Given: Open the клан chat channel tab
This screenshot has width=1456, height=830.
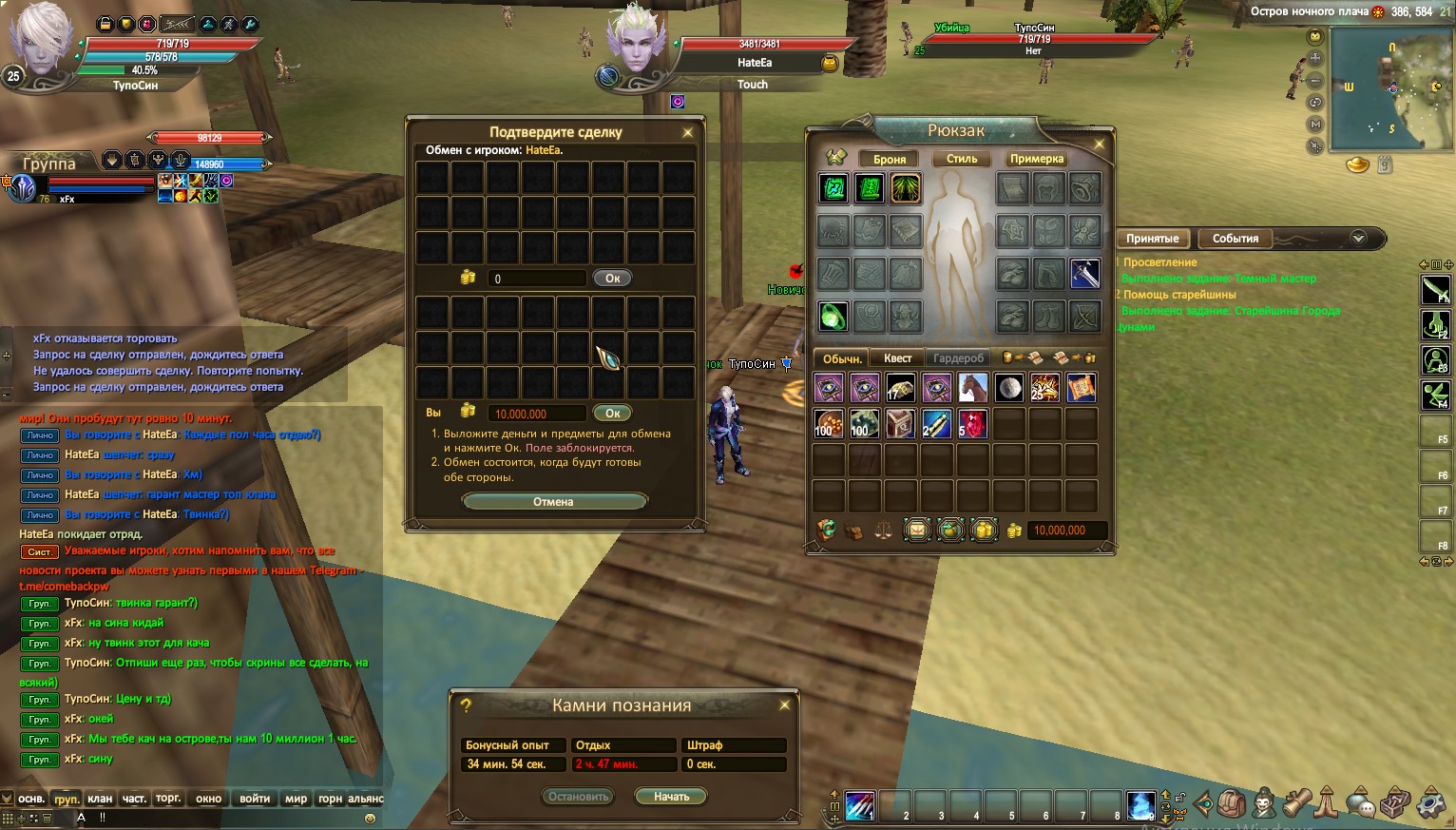Looking at the screenshot, I should pyautogui.click(x=100, y=799).
